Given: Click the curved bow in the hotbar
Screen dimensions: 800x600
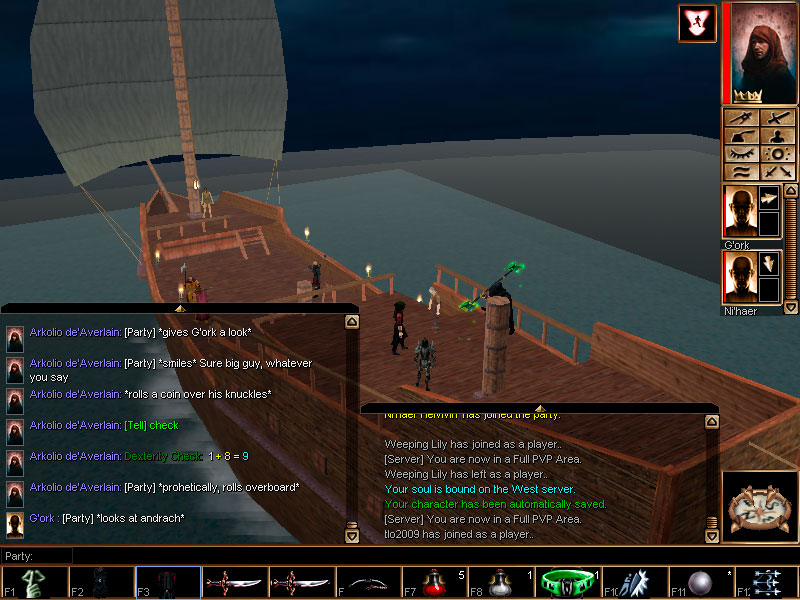Looking at the screenshot, I should (x=367, y=582).
